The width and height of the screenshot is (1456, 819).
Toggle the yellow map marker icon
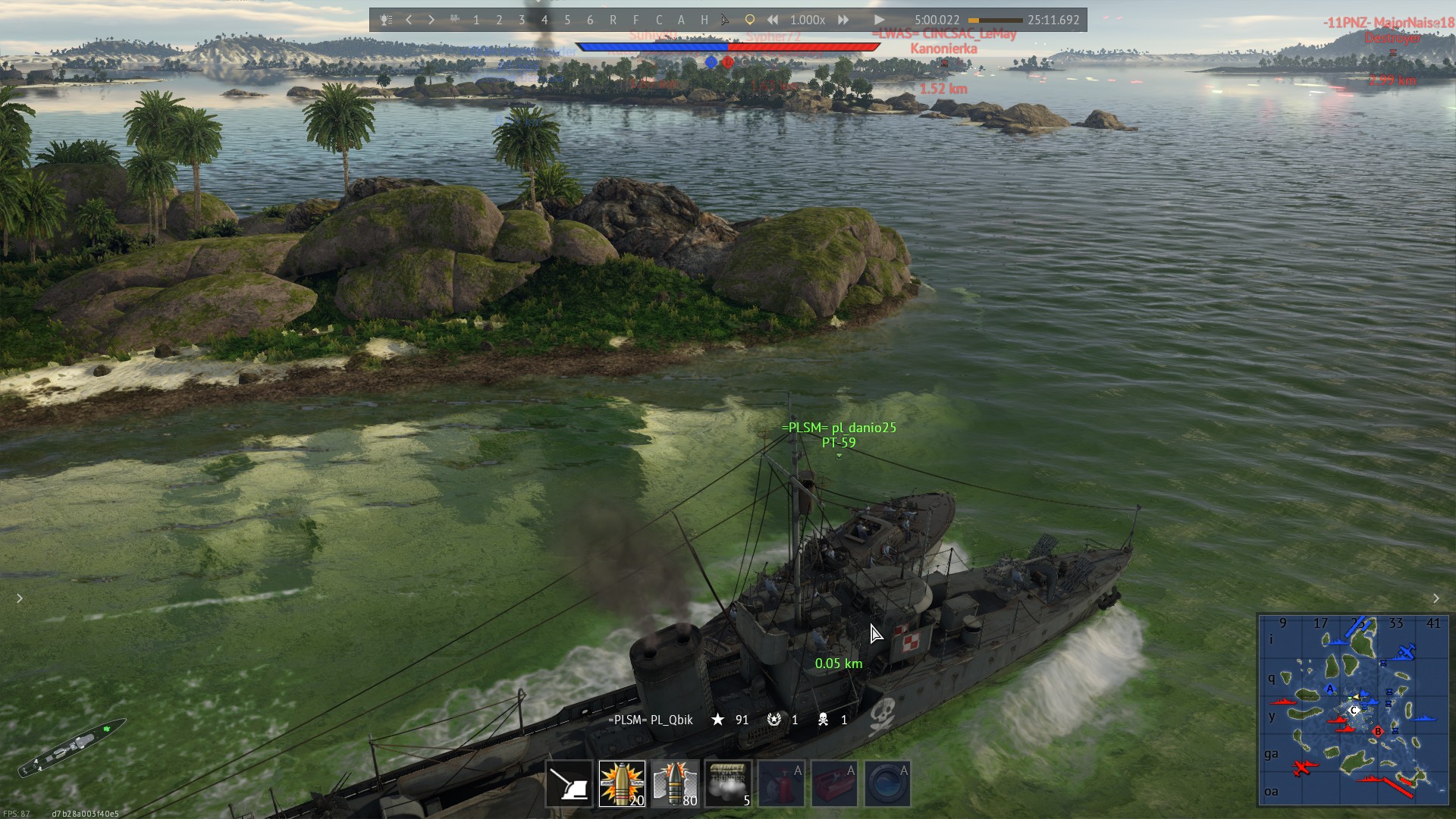tap(749, 20)
